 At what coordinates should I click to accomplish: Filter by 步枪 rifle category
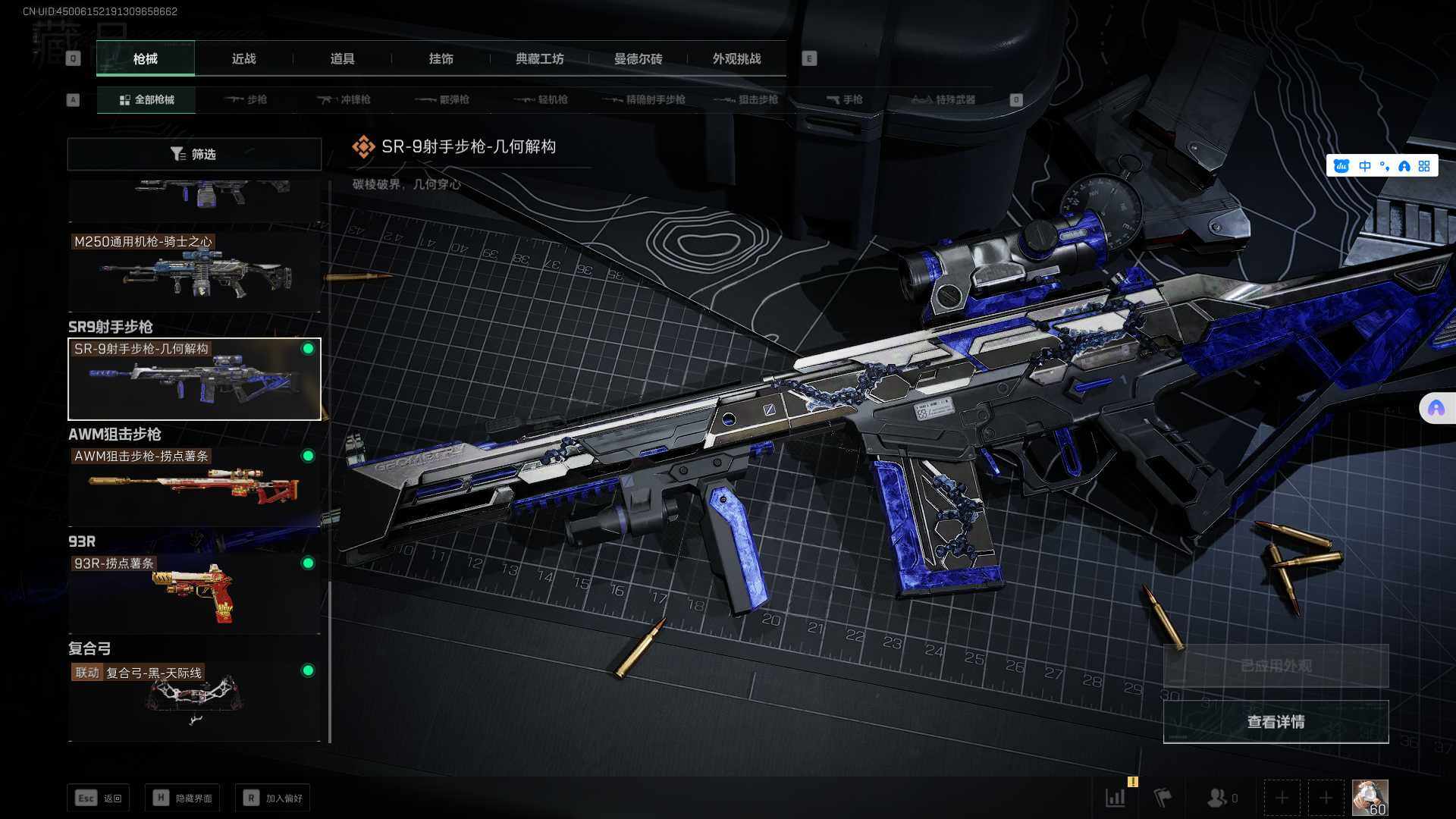pos(246,99)
